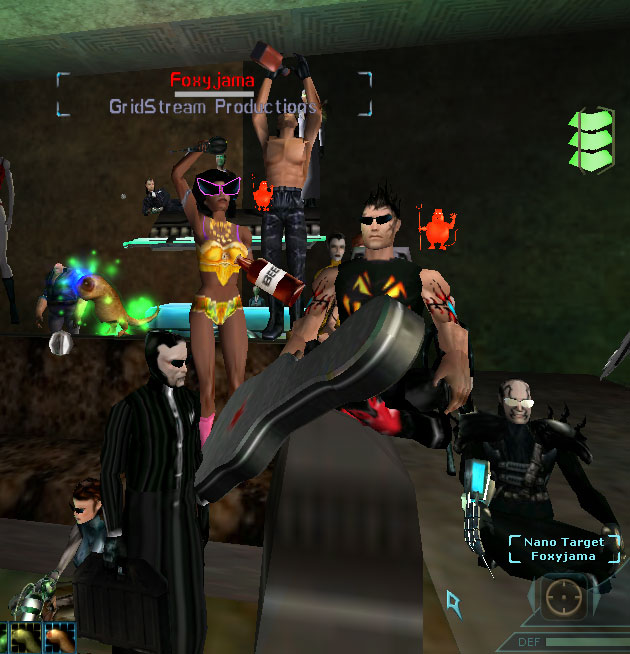Image resolution: width=630 pixels, height=654 pixels.
Task: Click the crosshair targeting button
Action: (x=565, y=598)
